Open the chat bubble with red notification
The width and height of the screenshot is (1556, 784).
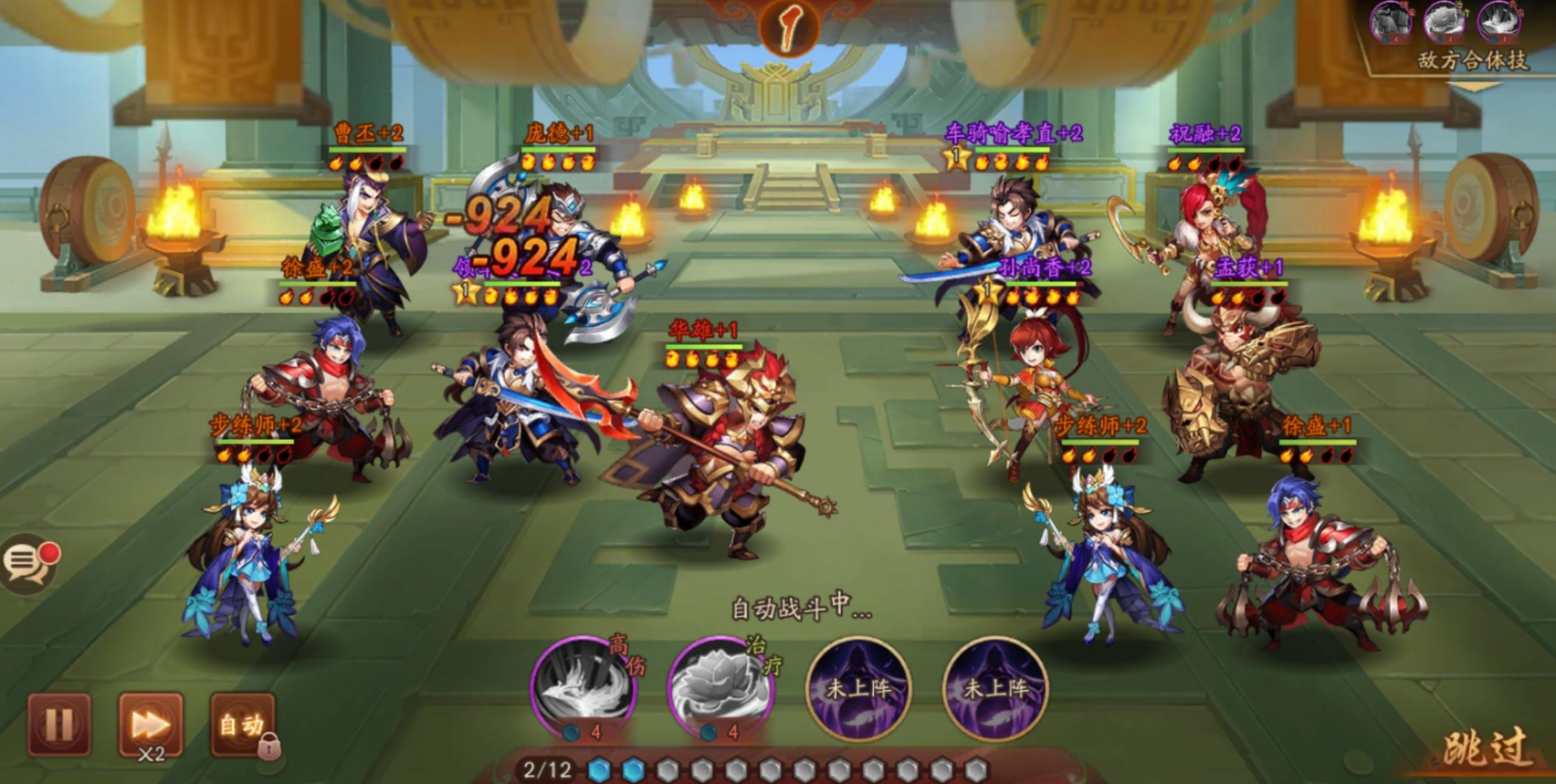coord(28,563)
